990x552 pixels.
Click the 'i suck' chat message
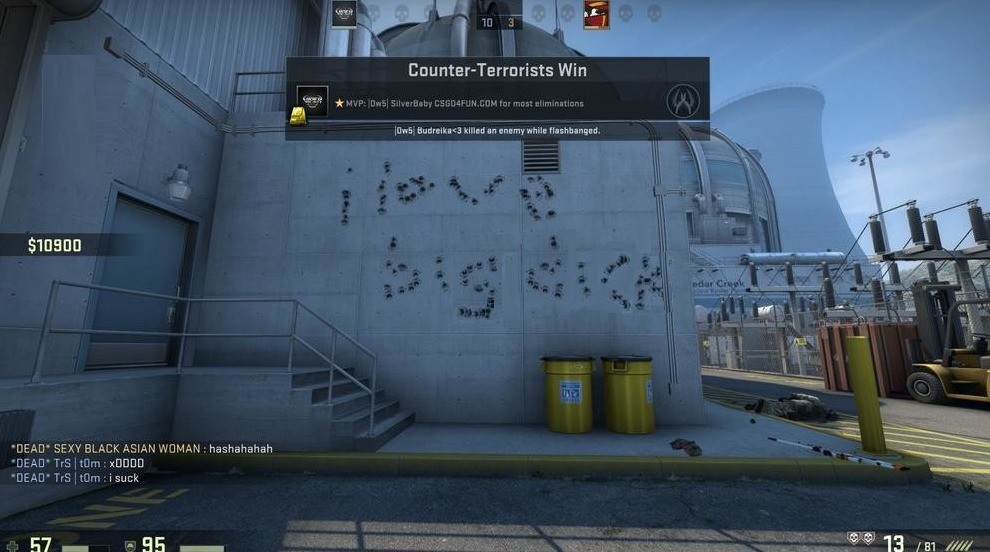click(x=74, y=478)
